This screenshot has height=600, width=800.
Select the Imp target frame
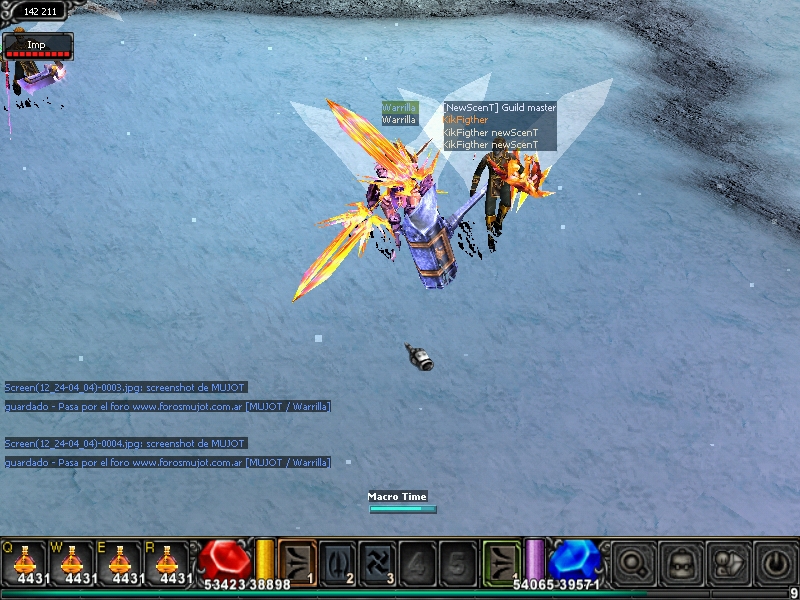tap(38, 47)
